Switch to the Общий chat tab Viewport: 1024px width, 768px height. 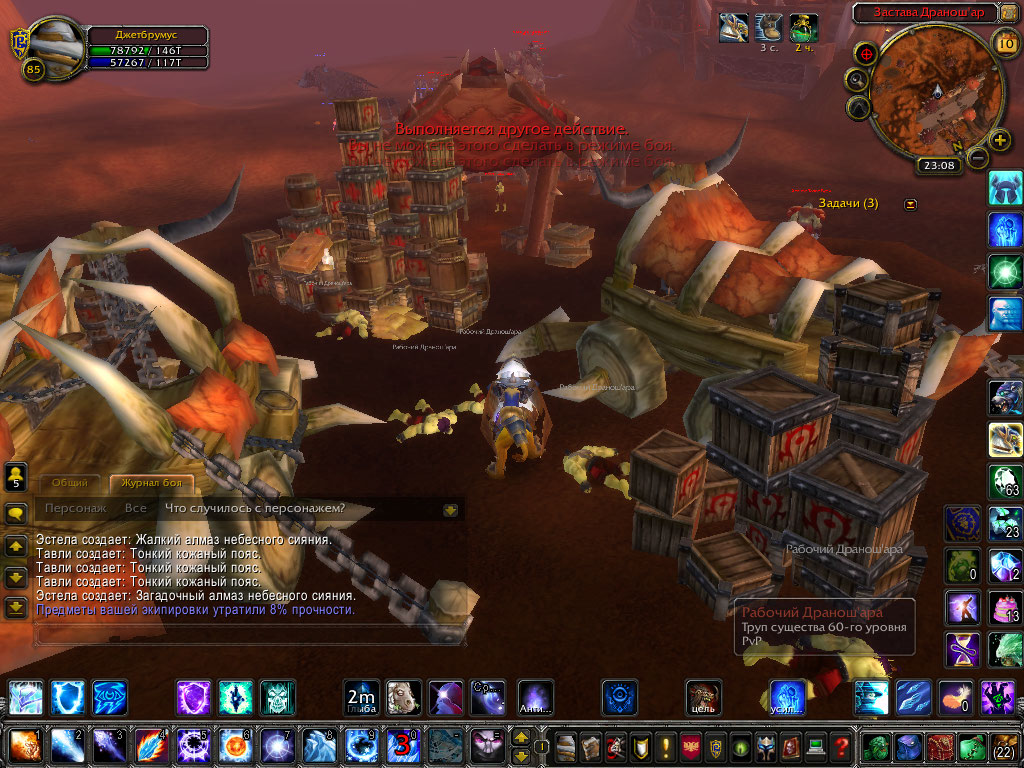(70, 484)
